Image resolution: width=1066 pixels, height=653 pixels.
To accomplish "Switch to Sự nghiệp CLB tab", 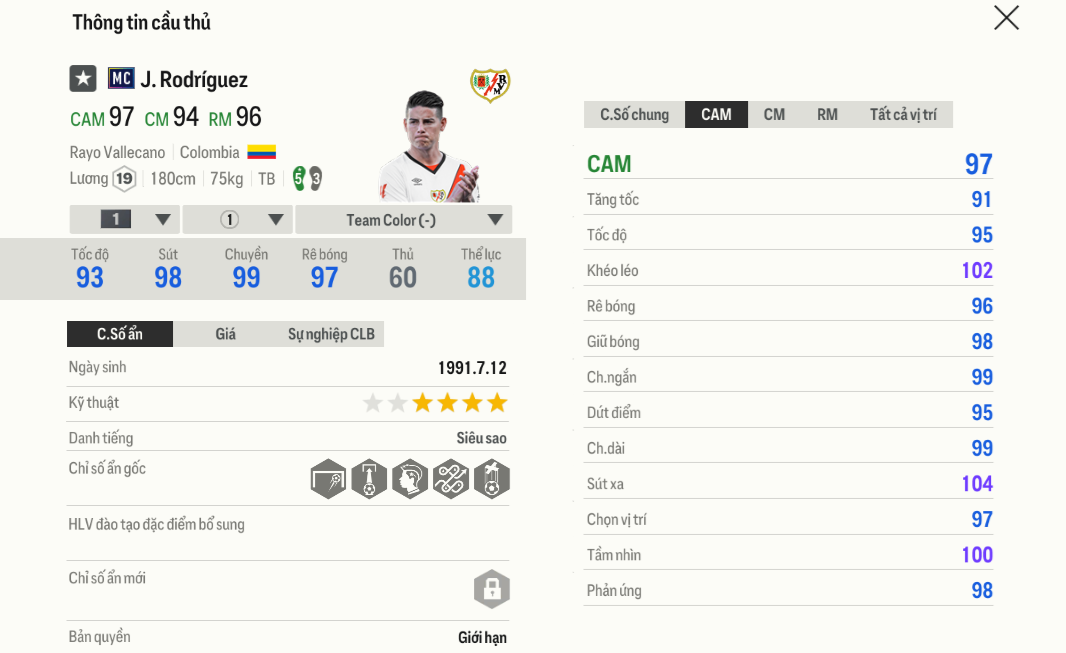I will click(331, 334).
